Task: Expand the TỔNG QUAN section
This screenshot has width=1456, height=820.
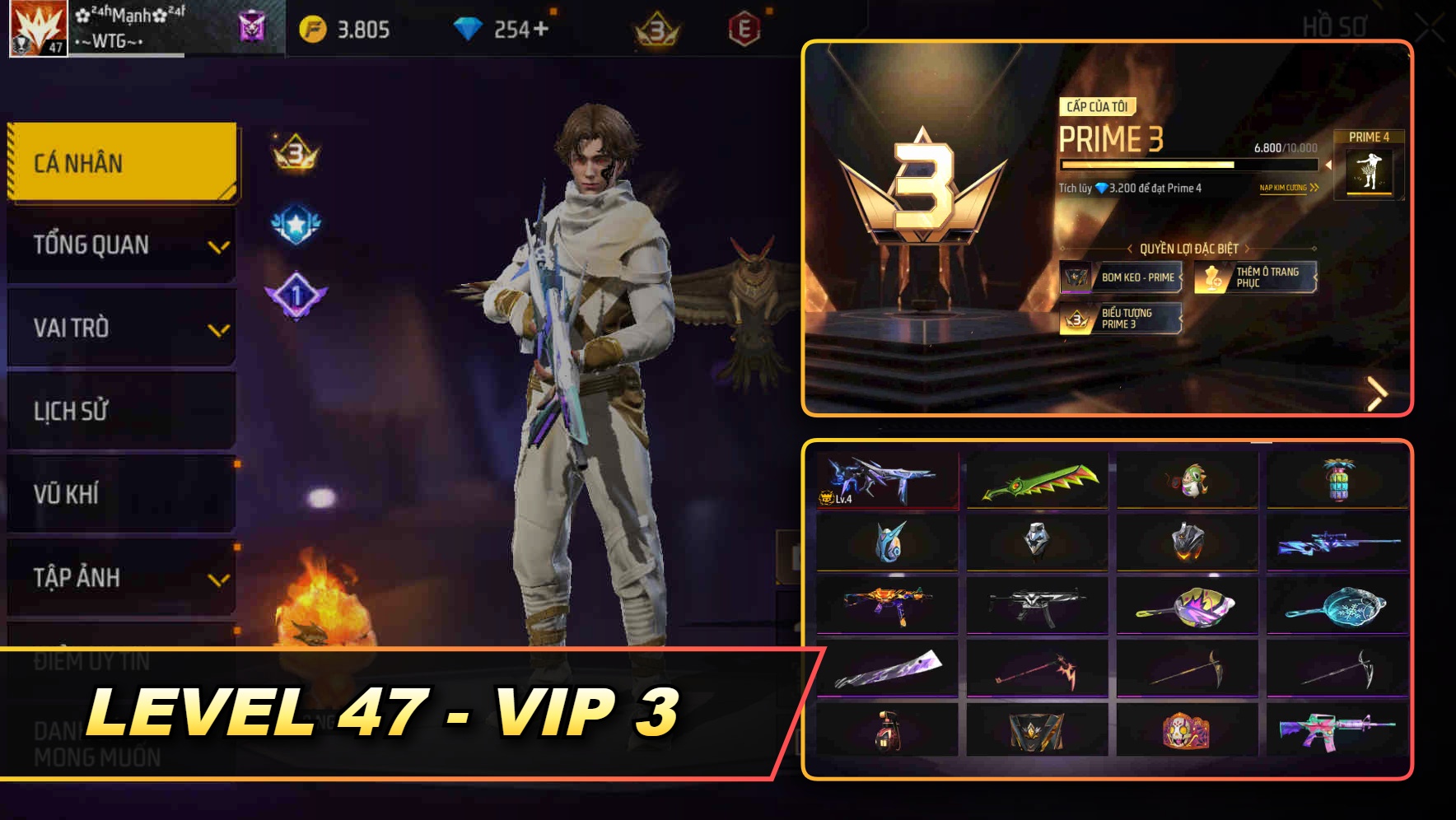Action: (120, 245)
